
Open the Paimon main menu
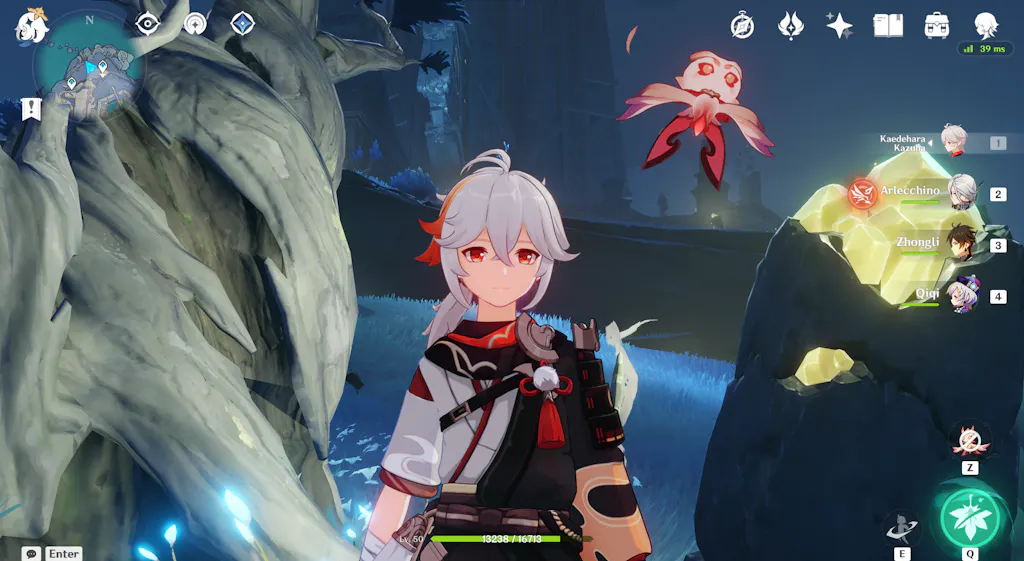(x=30, y=26)
